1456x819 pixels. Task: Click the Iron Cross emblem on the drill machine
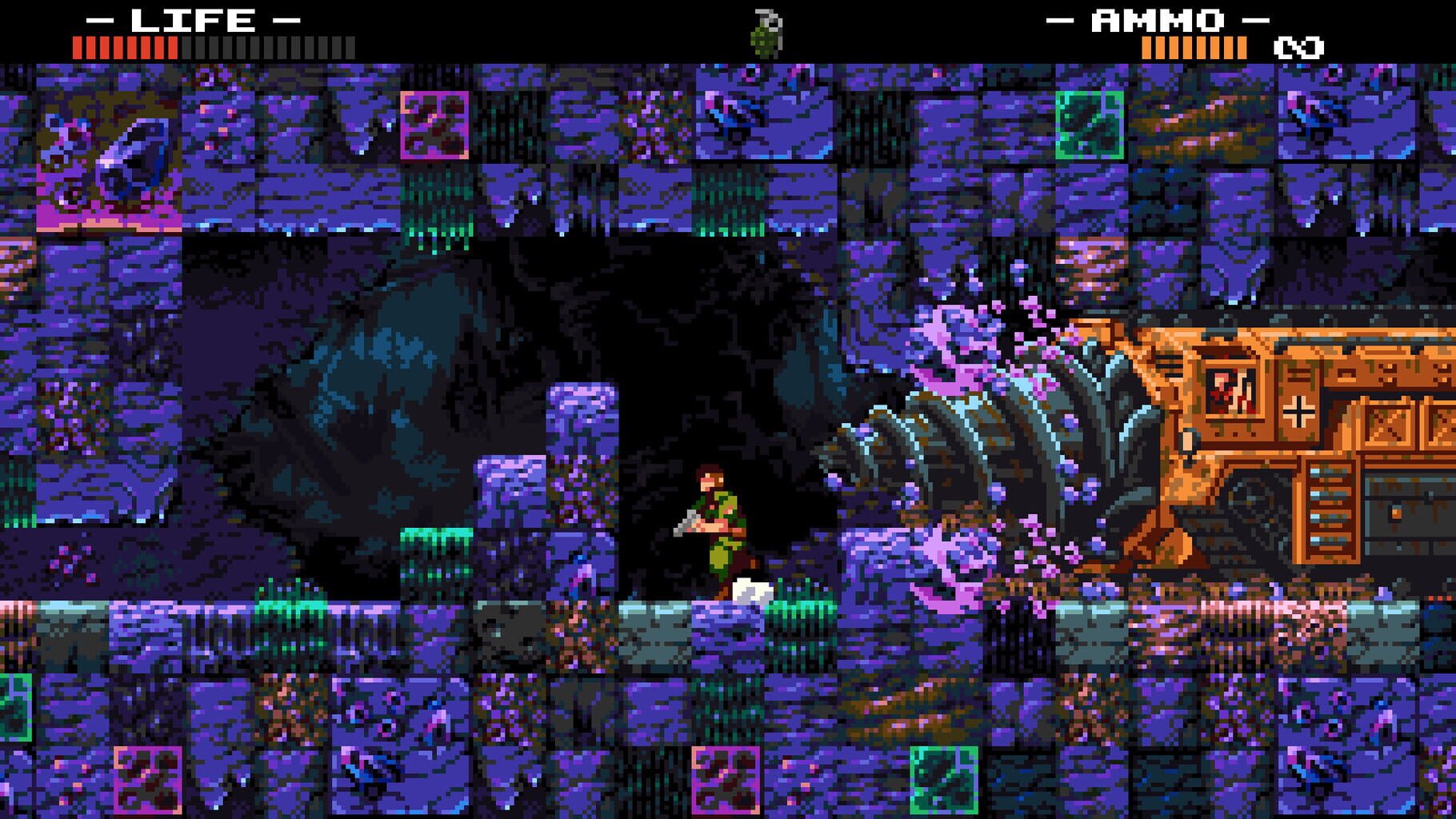click(x=1299, y=410)
